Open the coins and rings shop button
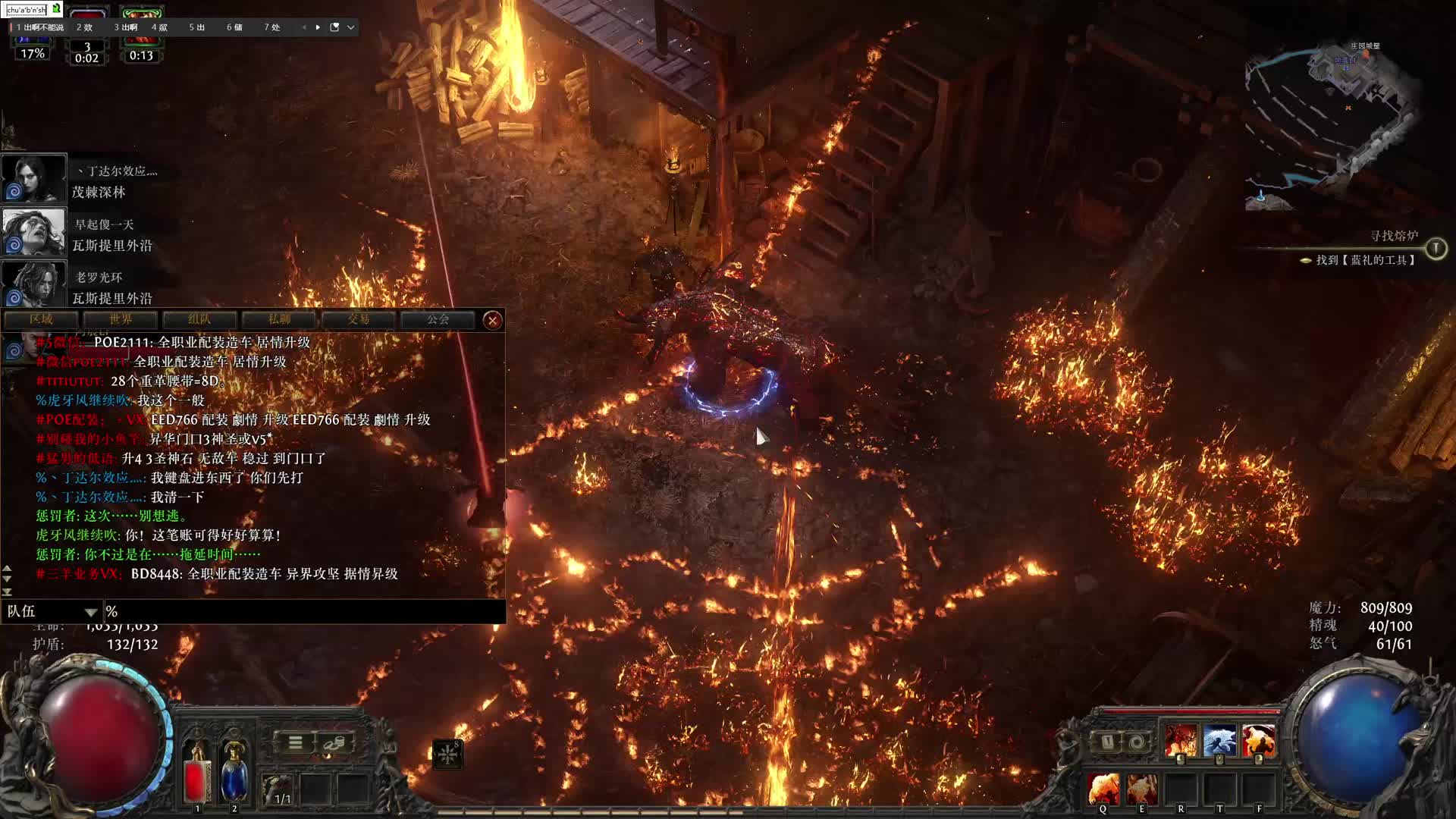Viewport: 1456px width, 819px height. [x=334, y=742]
